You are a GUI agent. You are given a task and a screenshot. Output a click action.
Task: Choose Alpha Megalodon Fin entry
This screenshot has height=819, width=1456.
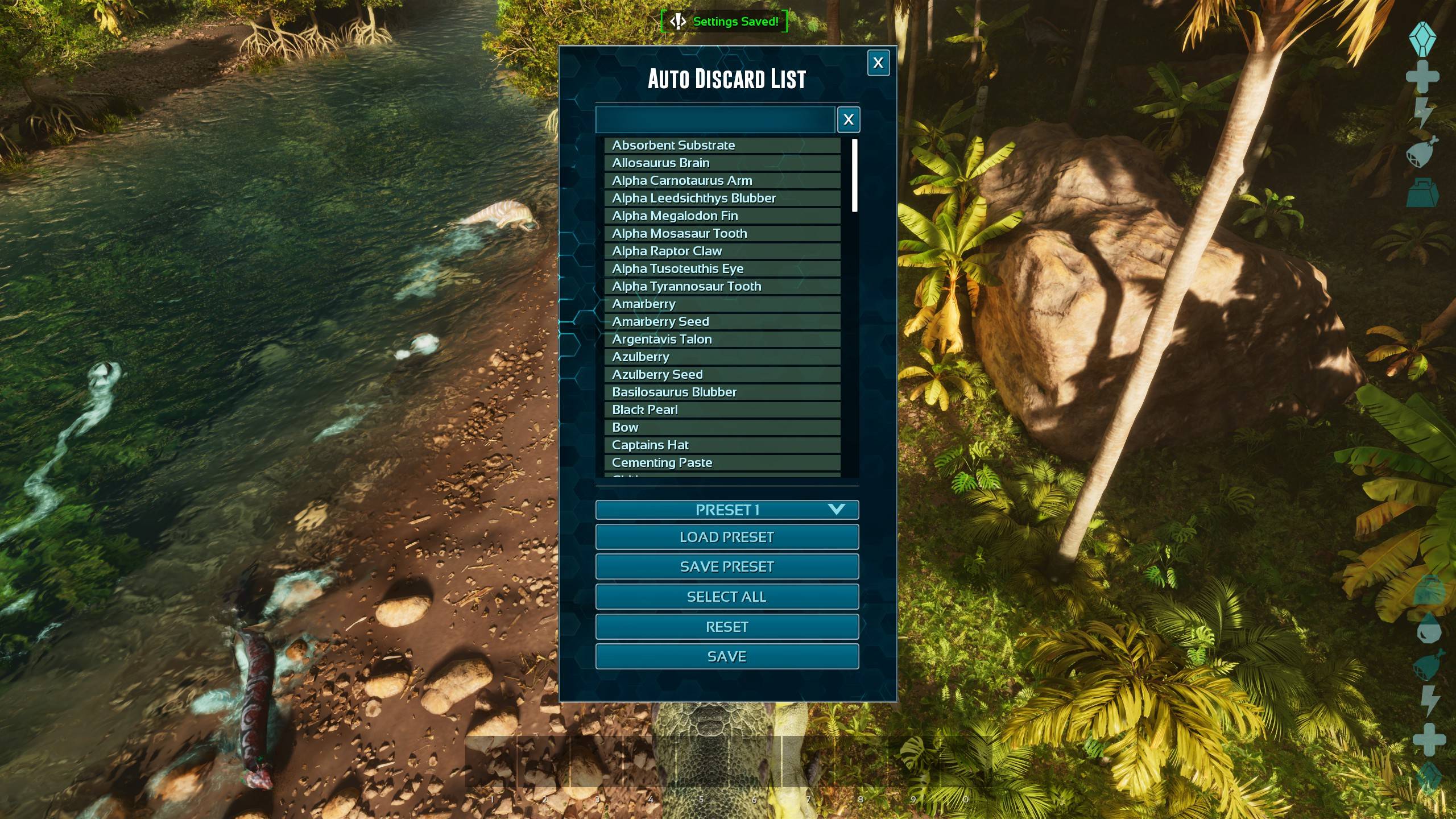click(722, 216)
